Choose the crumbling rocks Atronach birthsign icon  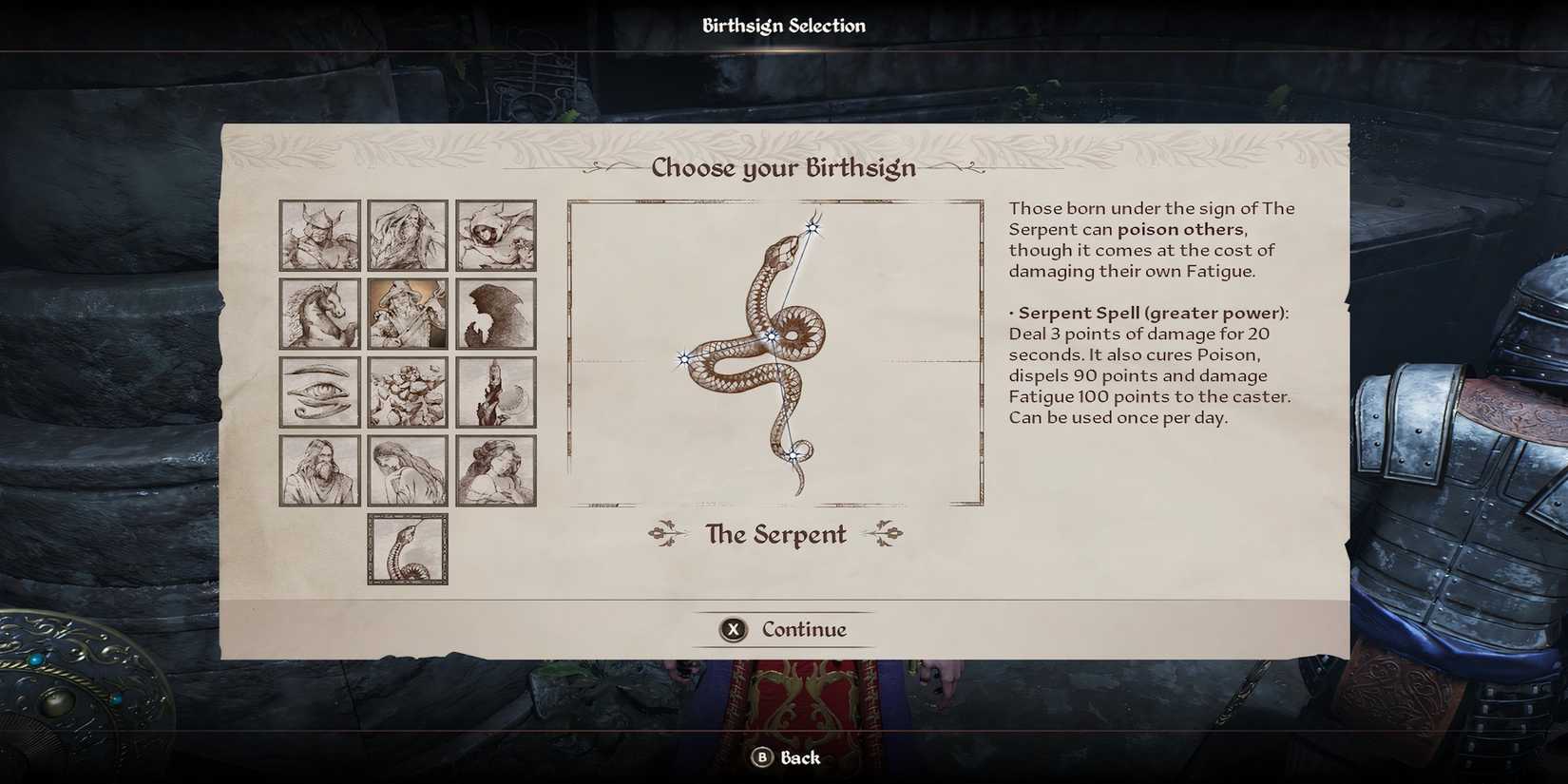point(408,391)
